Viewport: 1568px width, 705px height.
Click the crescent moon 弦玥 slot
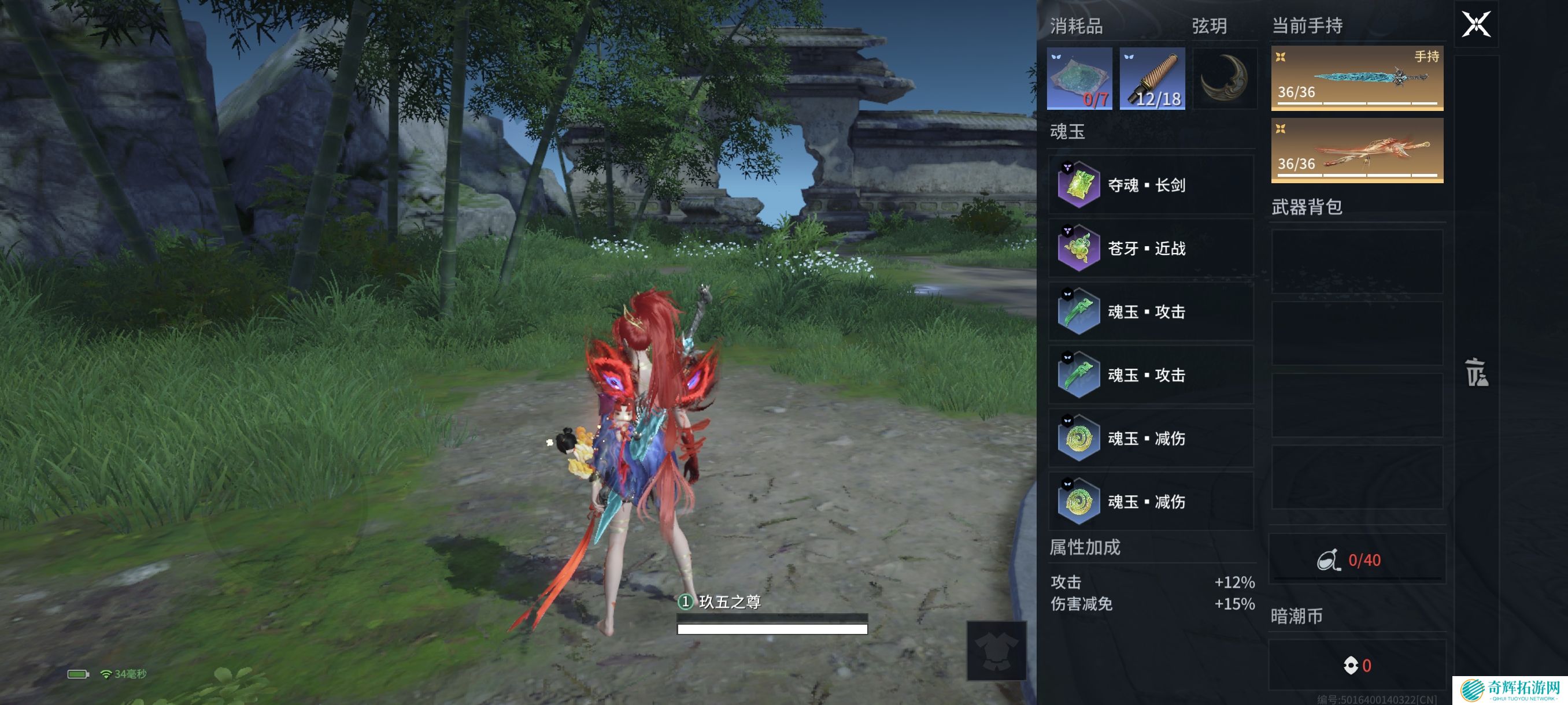(x=1224, y=79)
